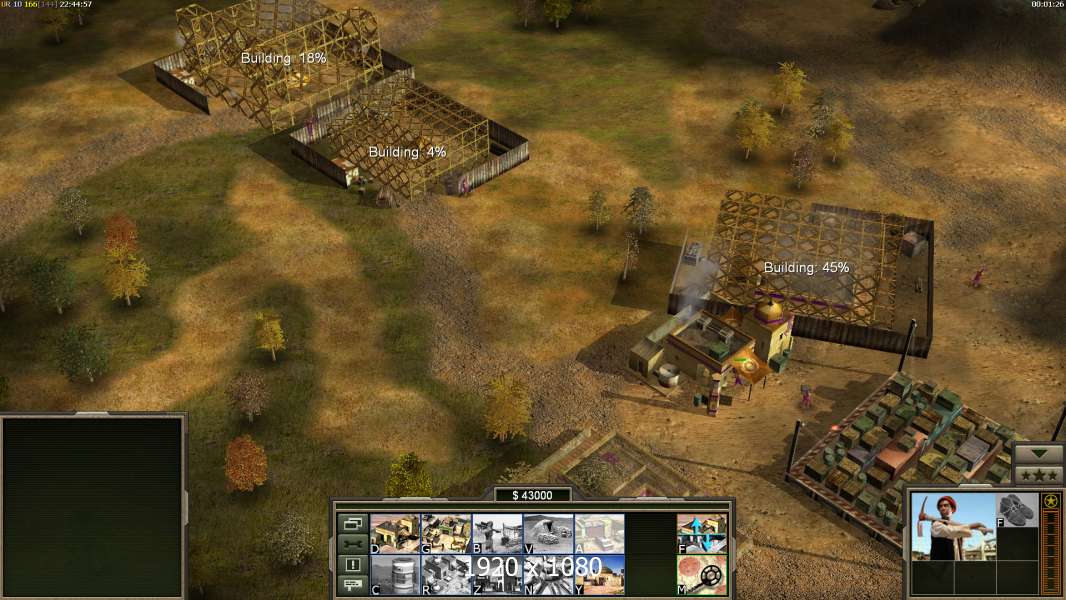Viewport: 1066px width, 600px height.
Task: Click the wrench button on command bar
Action: point(352,544)
